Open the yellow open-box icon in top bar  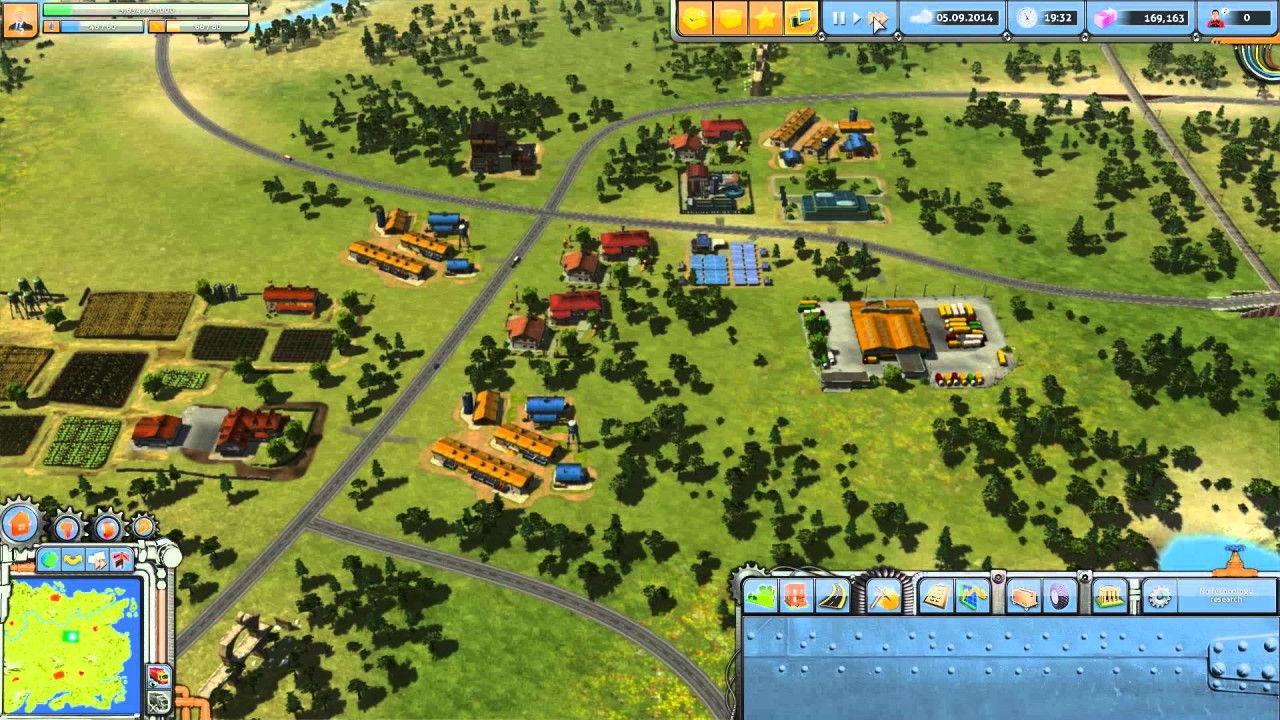[697, 18]
